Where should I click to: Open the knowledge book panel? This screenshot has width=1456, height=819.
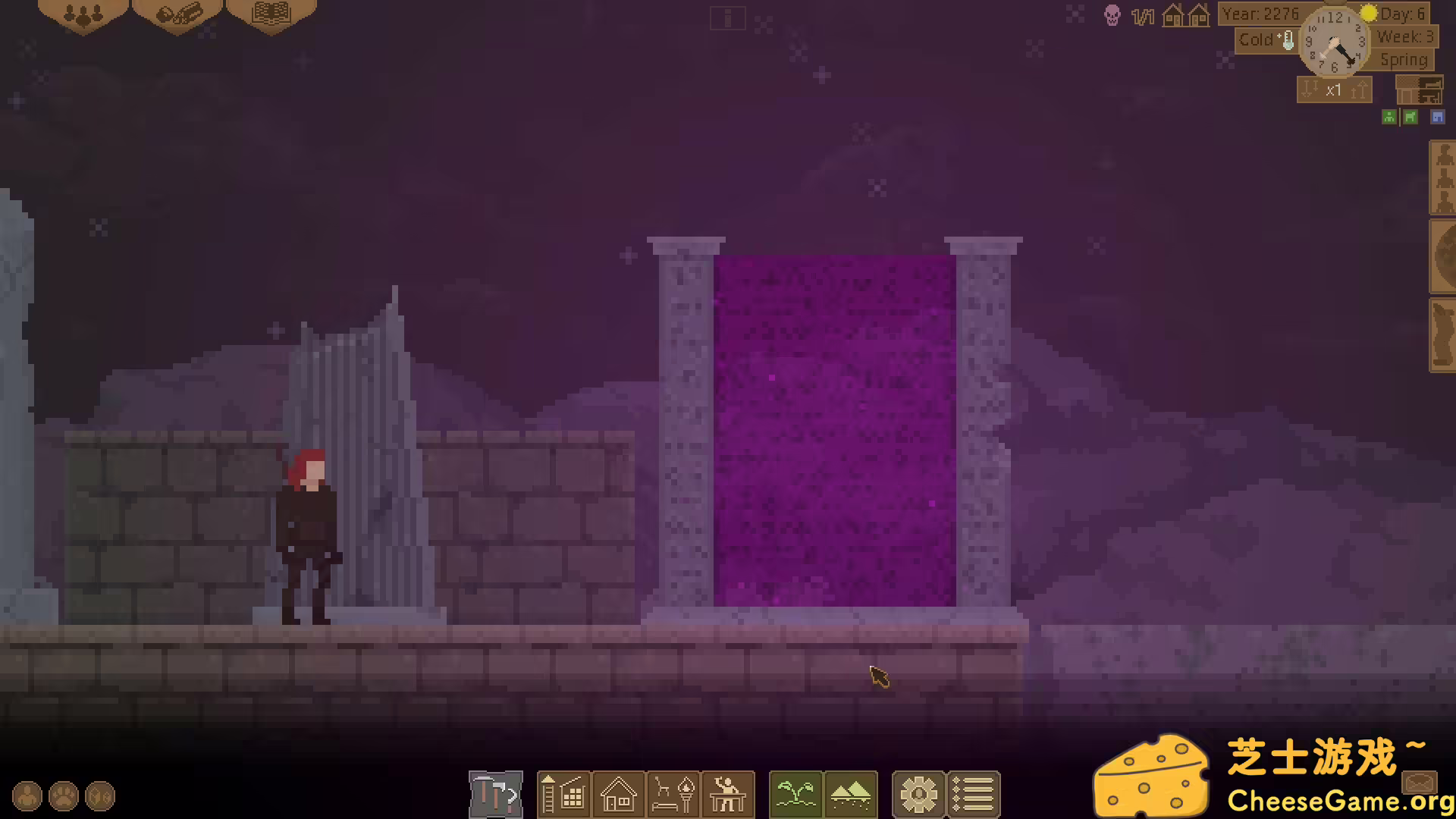271,14
